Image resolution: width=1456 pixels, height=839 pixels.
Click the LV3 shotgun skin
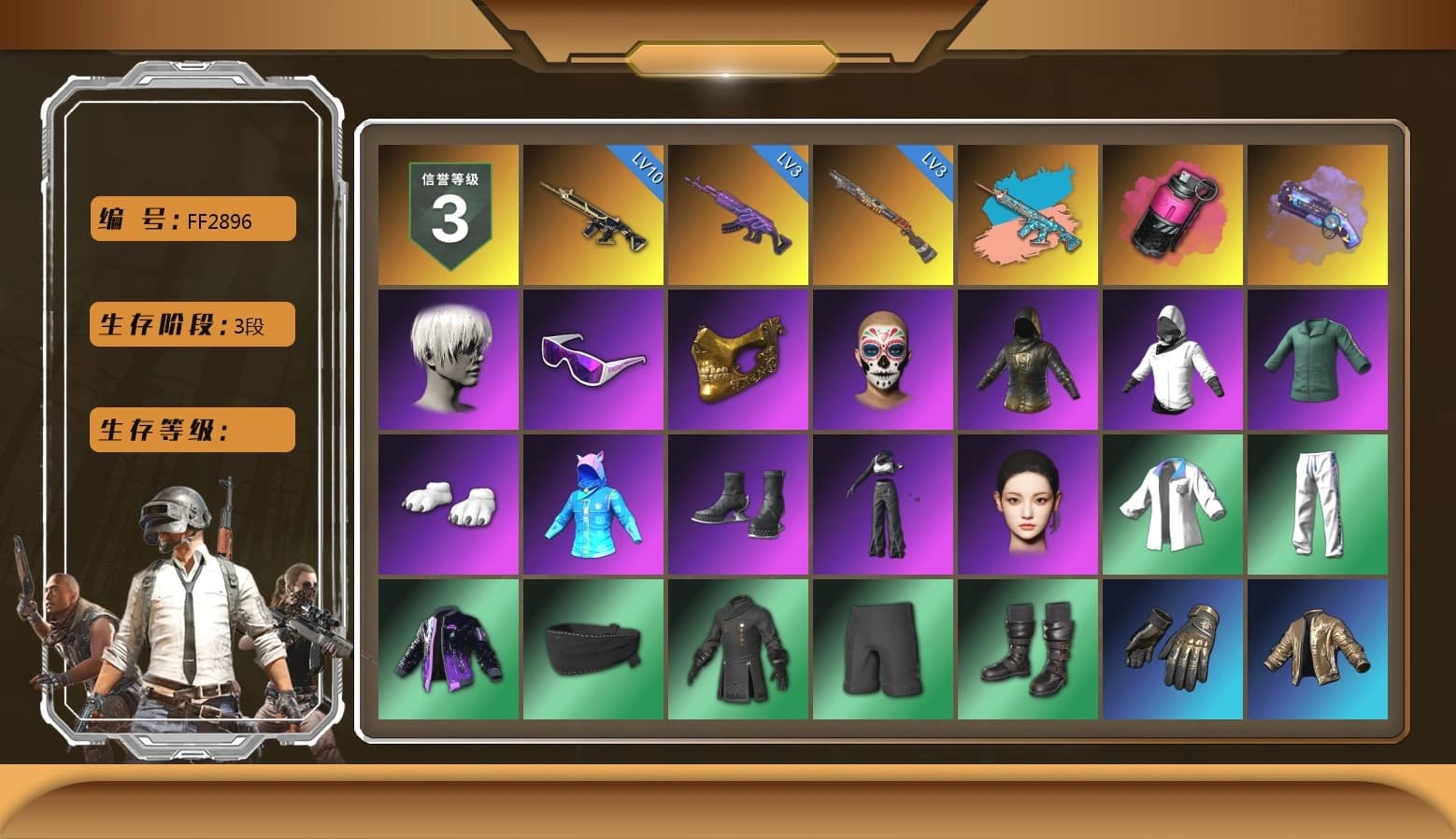(x=883, y=215)
